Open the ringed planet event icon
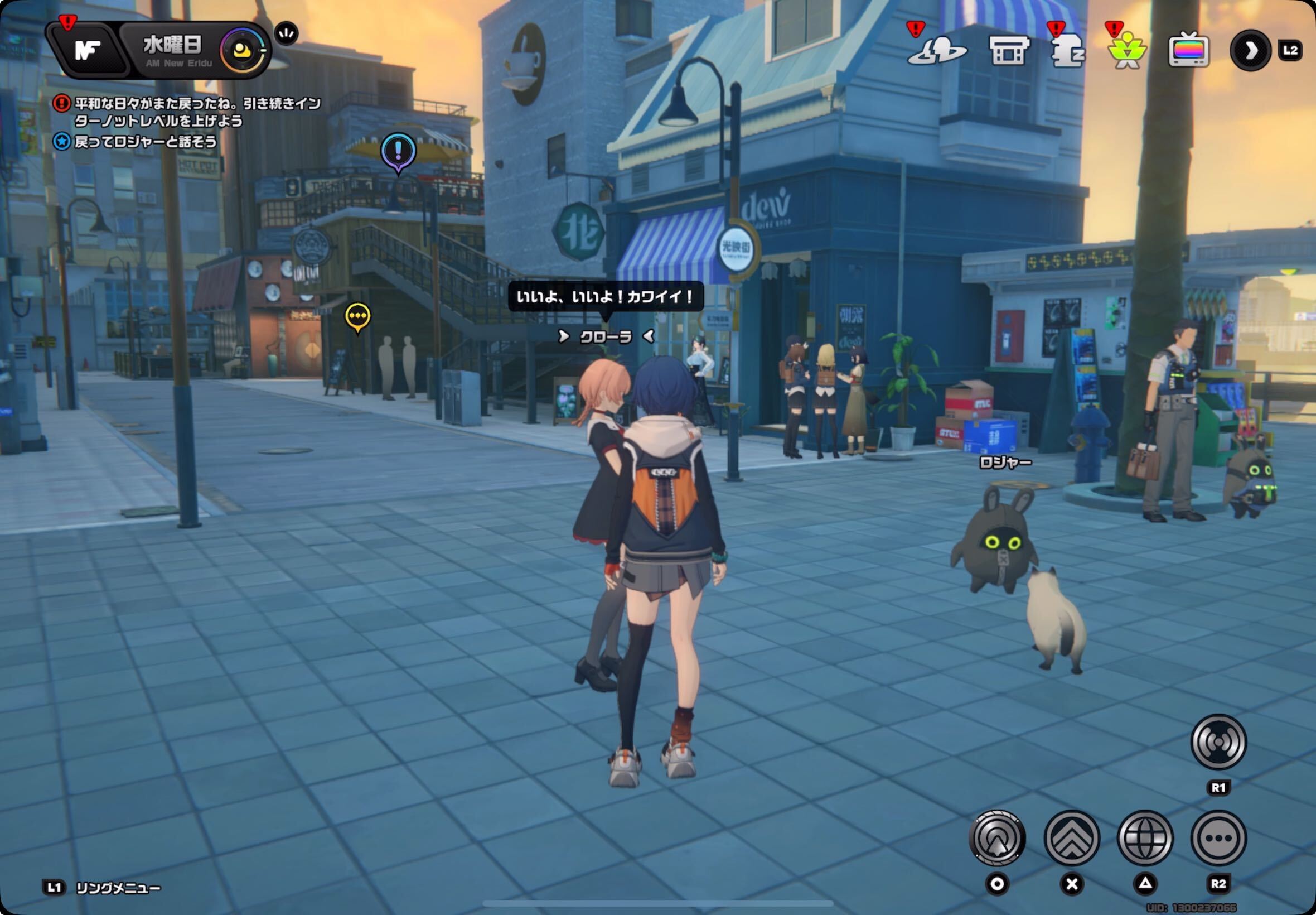The height and width of the screenshot is (915, 1316). click(937, 51)
